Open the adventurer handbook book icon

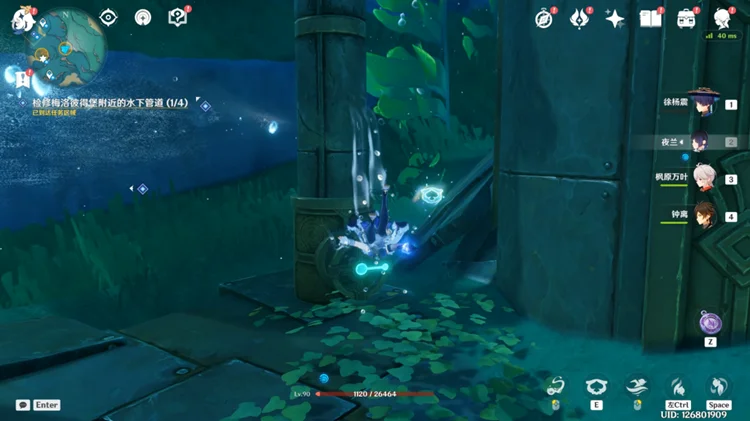click(651, 18)
